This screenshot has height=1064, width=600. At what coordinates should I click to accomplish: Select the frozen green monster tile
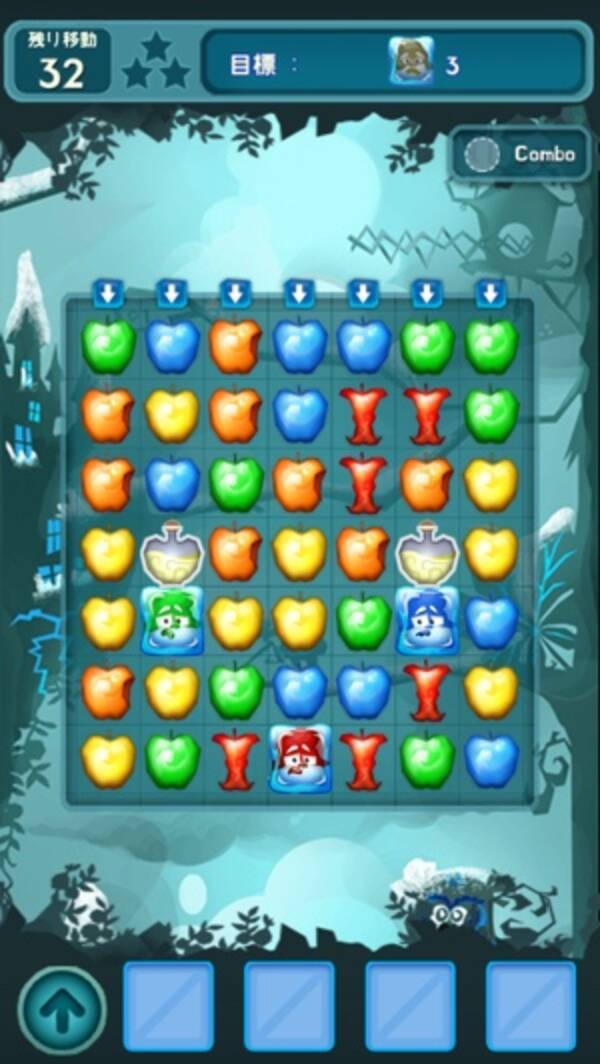[x=172, y=621]
